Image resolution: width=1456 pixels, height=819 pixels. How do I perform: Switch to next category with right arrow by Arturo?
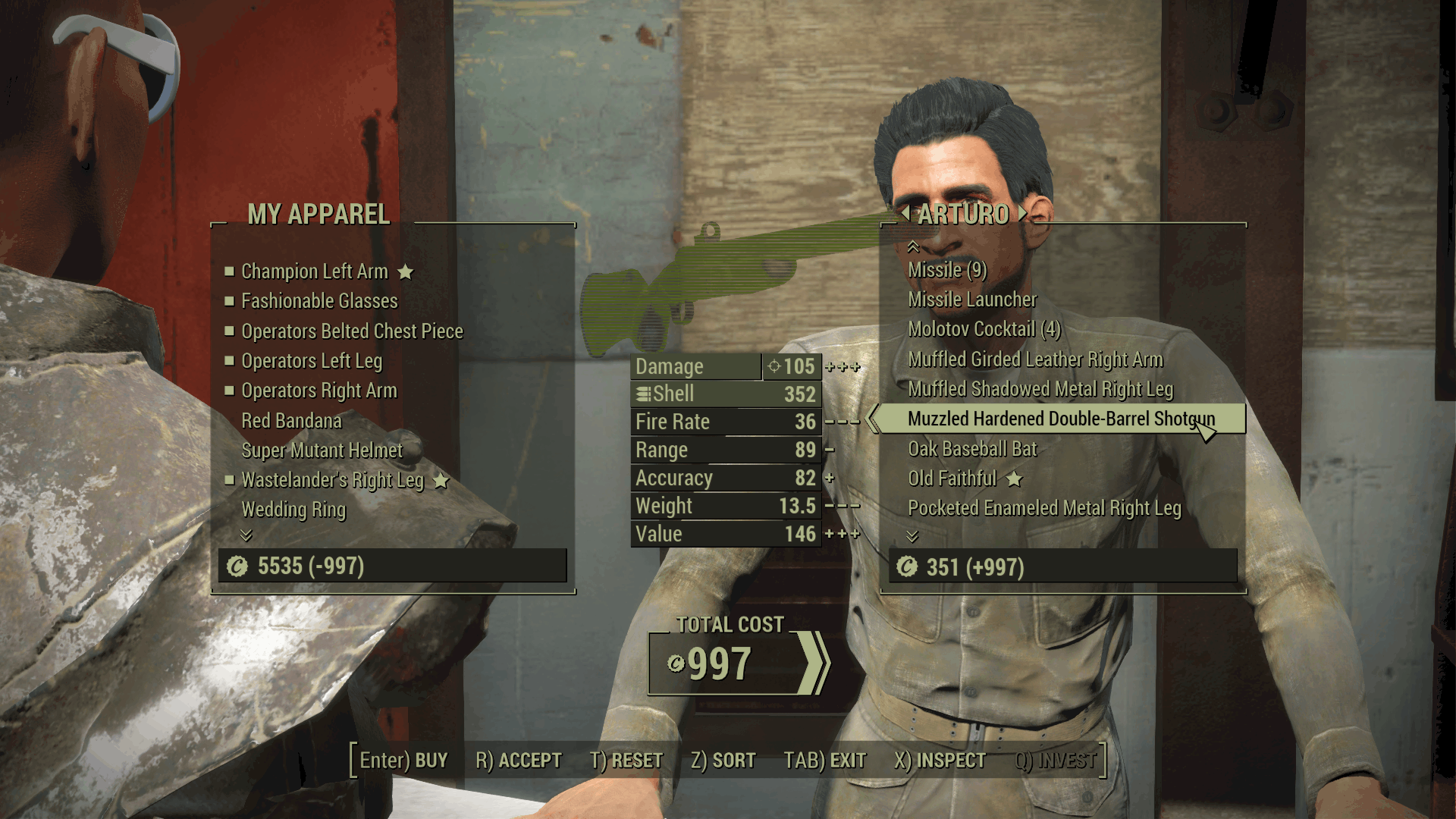point(1023,213)
